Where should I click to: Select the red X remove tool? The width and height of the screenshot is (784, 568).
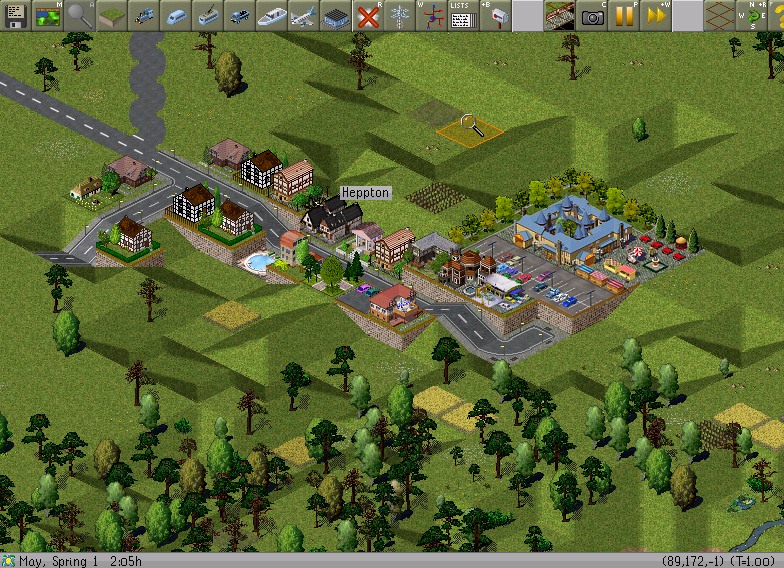[368, 15]
